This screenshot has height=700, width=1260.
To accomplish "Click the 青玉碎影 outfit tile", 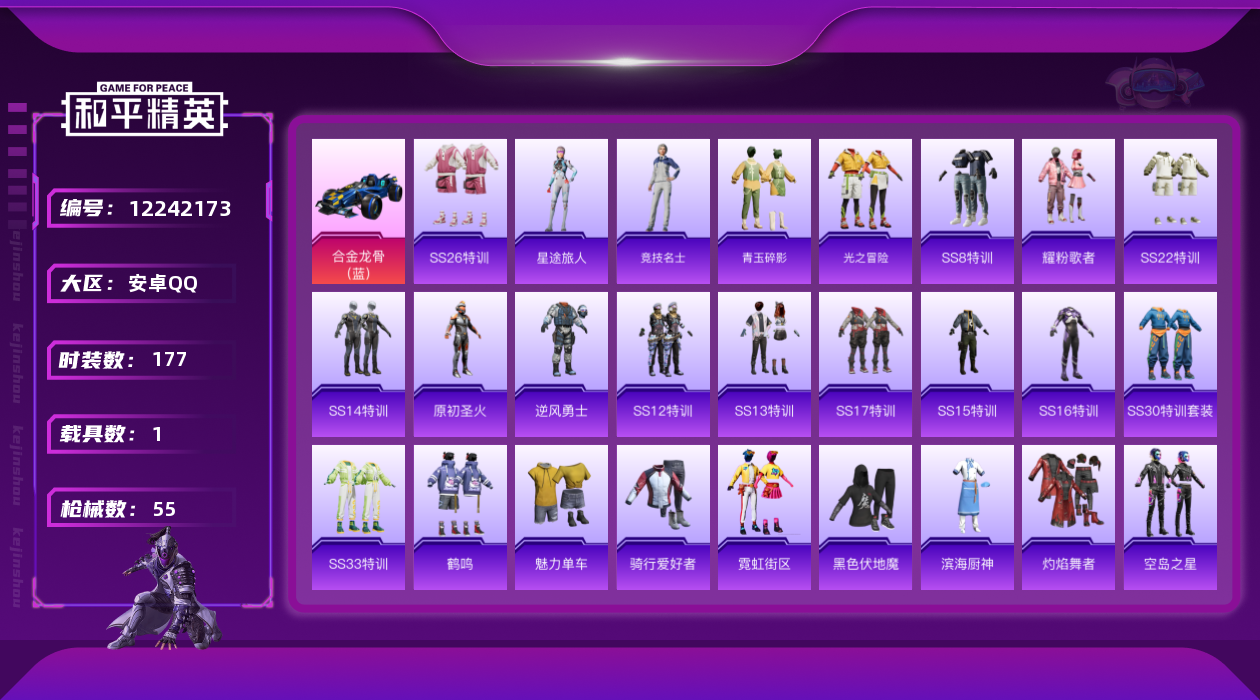I will 764,211.
